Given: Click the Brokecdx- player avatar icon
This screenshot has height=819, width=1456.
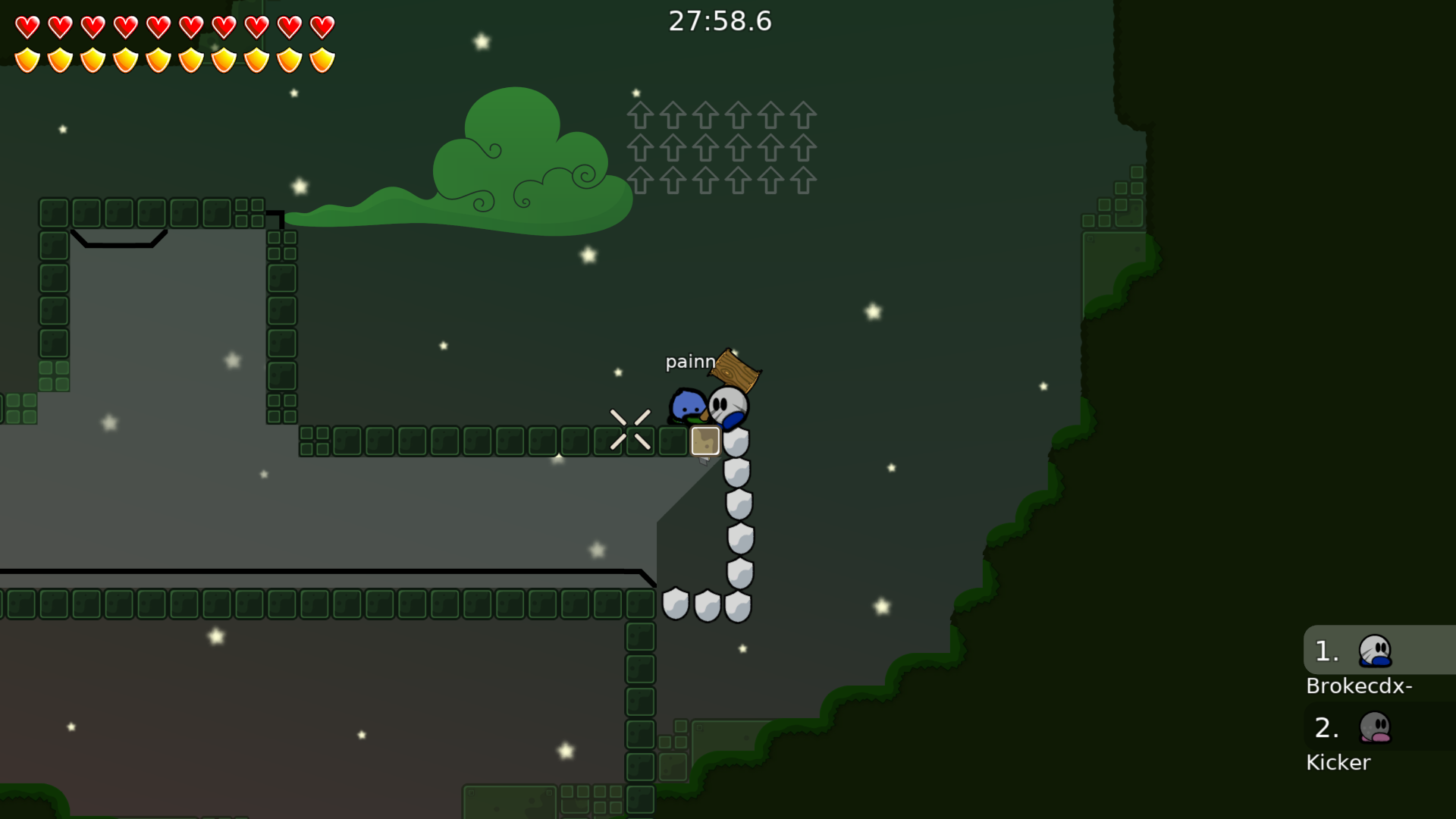Looking at the screenshot, I should 1373,651.
